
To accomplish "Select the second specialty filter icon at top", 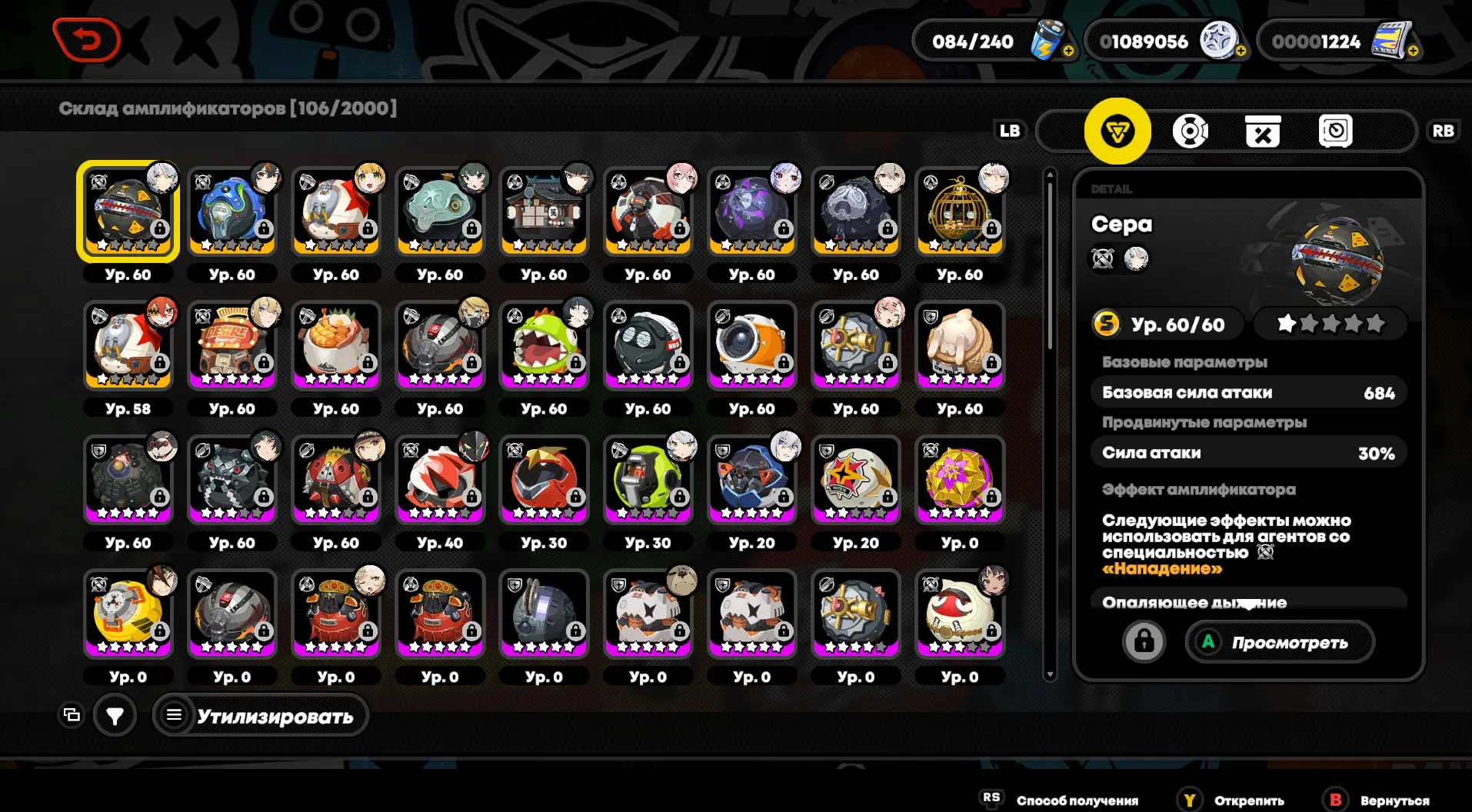I will coord(1191,131).
